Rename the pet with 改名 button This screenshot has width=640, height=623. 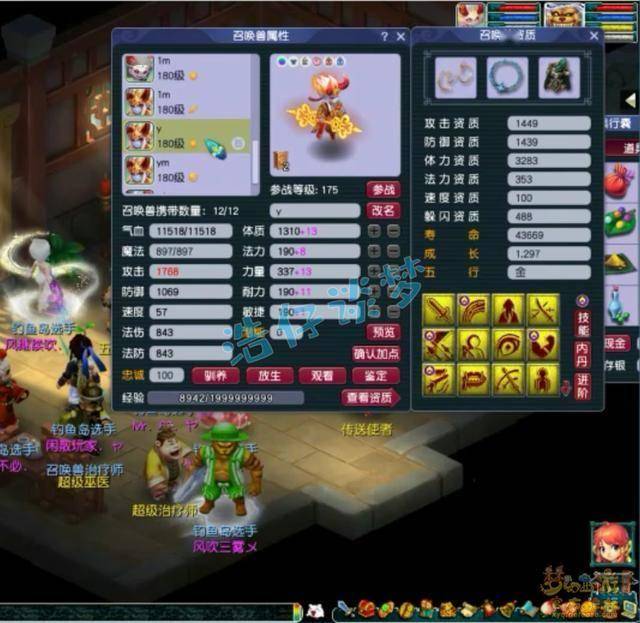tap(383, 211)
